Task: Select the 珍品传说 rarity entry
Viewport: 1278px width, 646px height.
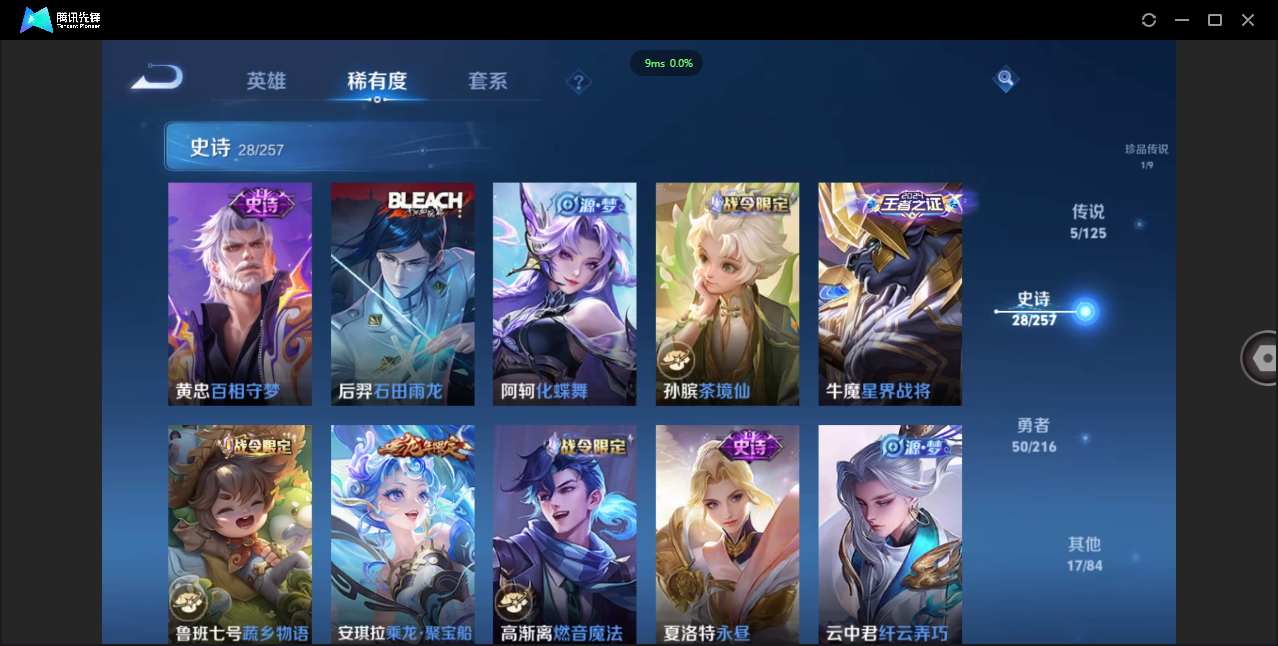Action: tap(1146, 155)
